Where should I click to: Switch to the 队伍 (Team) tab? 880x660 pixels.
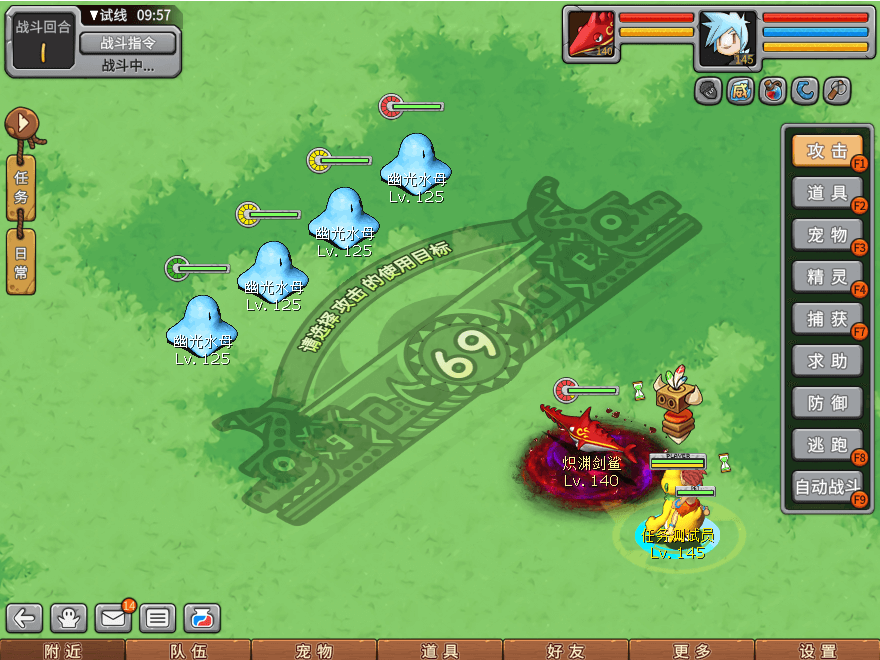[187, 651]
